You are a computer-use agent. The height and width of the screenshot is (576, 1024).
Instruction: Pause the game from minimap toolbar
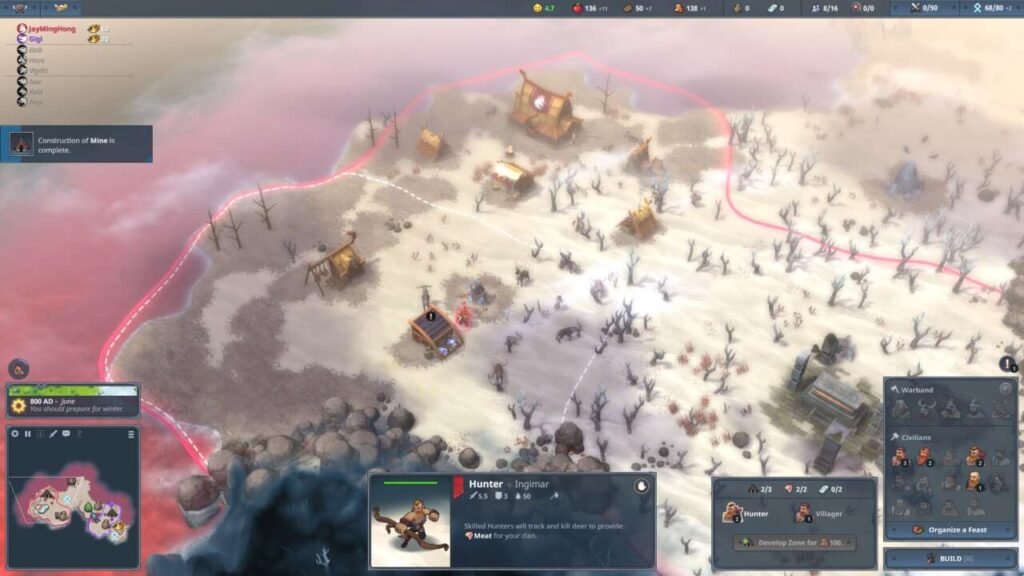28,434
